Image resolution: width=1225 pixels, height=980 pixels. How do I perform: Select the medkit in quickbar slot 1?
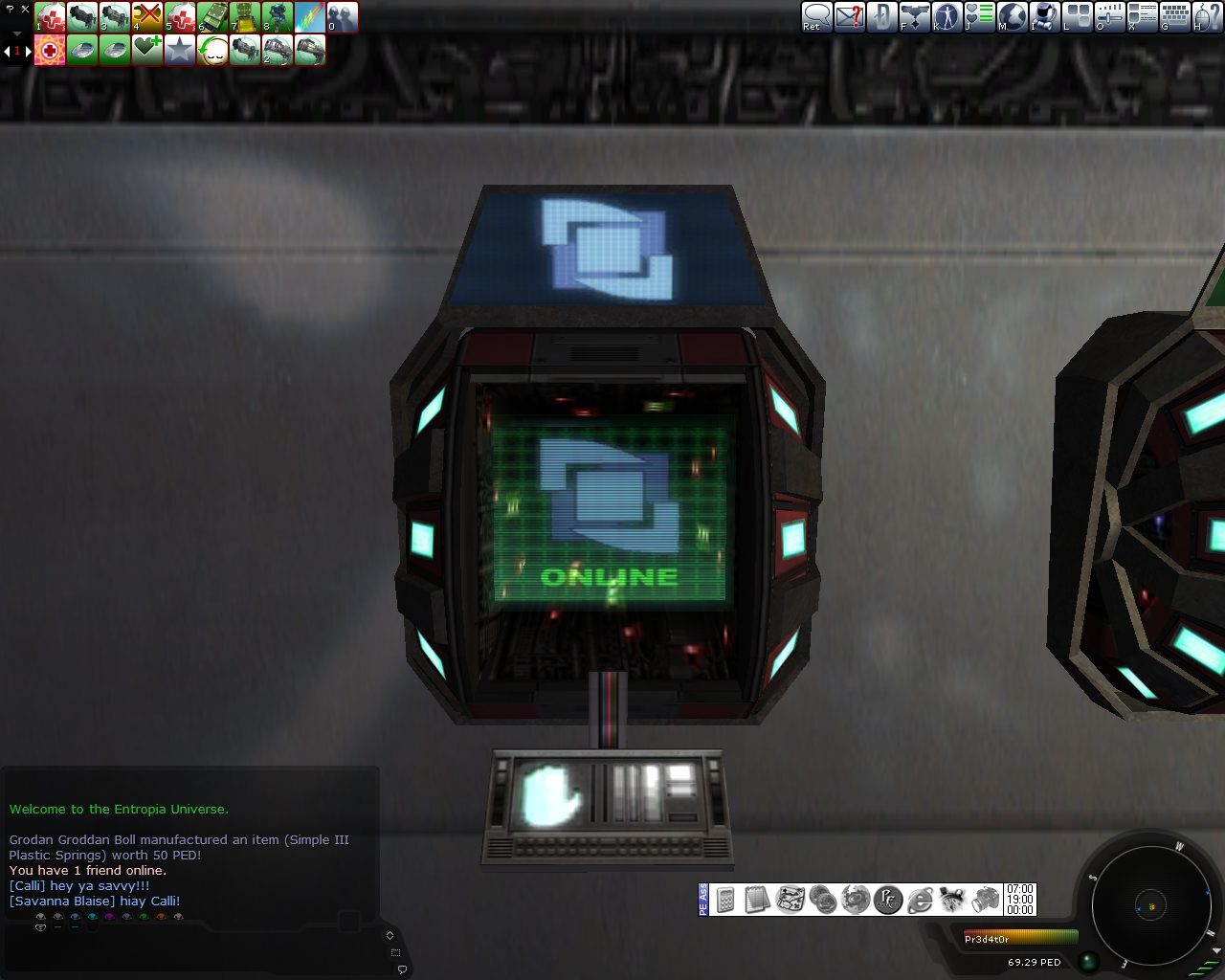[50, 18]
